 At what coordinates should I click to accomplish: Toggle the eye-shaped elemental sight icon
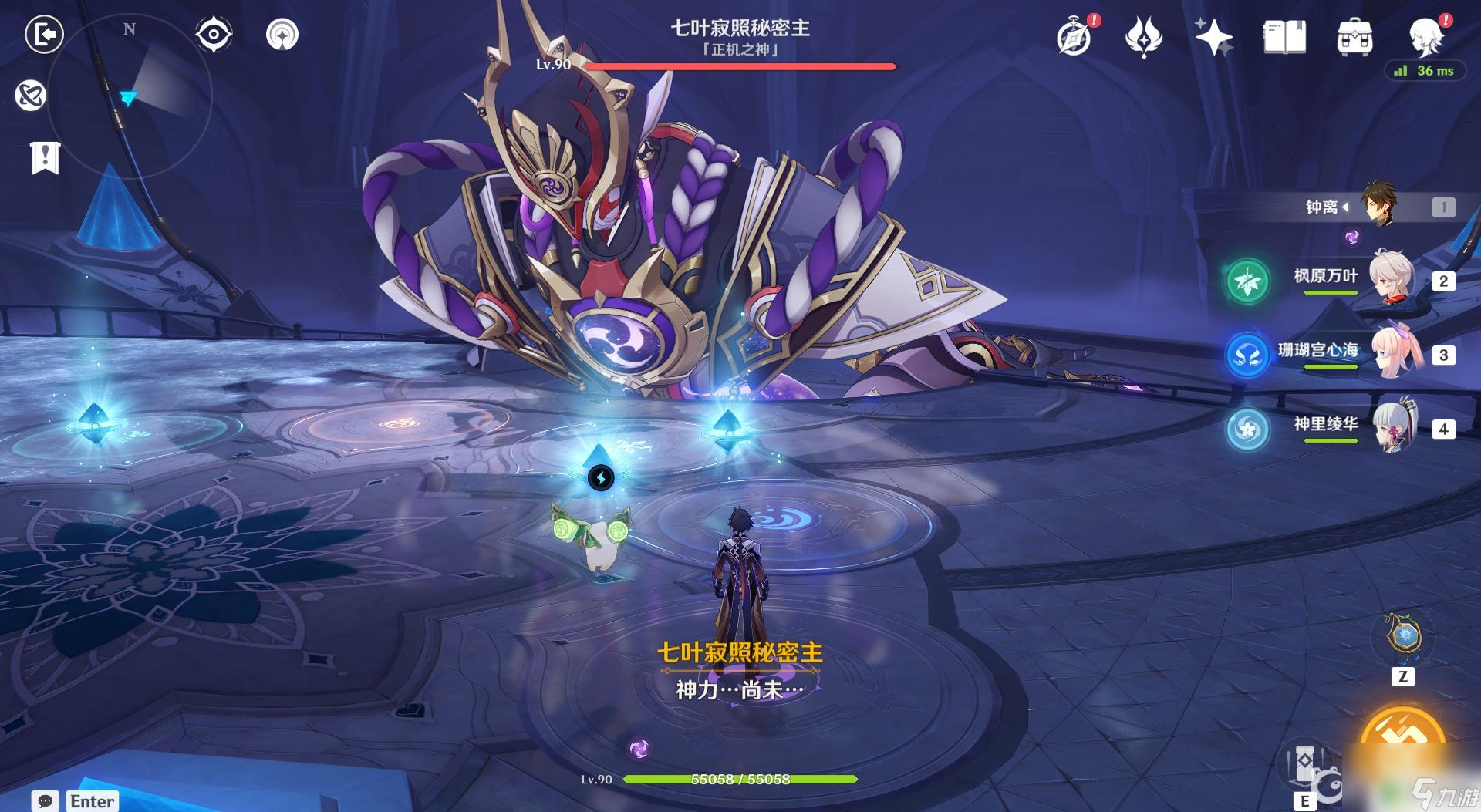coord(214,35)
